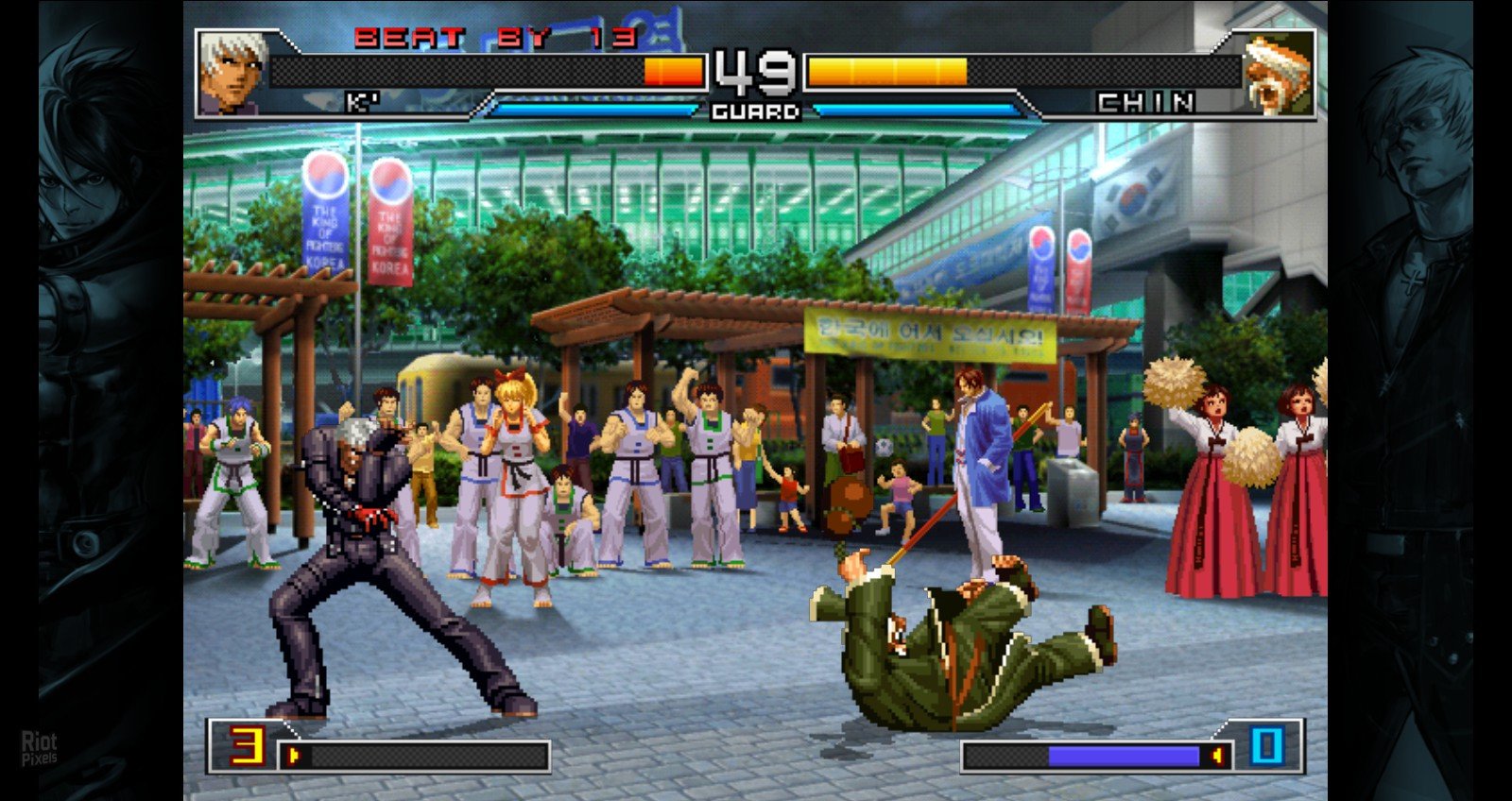Click the K' character portrait
1512x801 pixels.
(232, 72)
